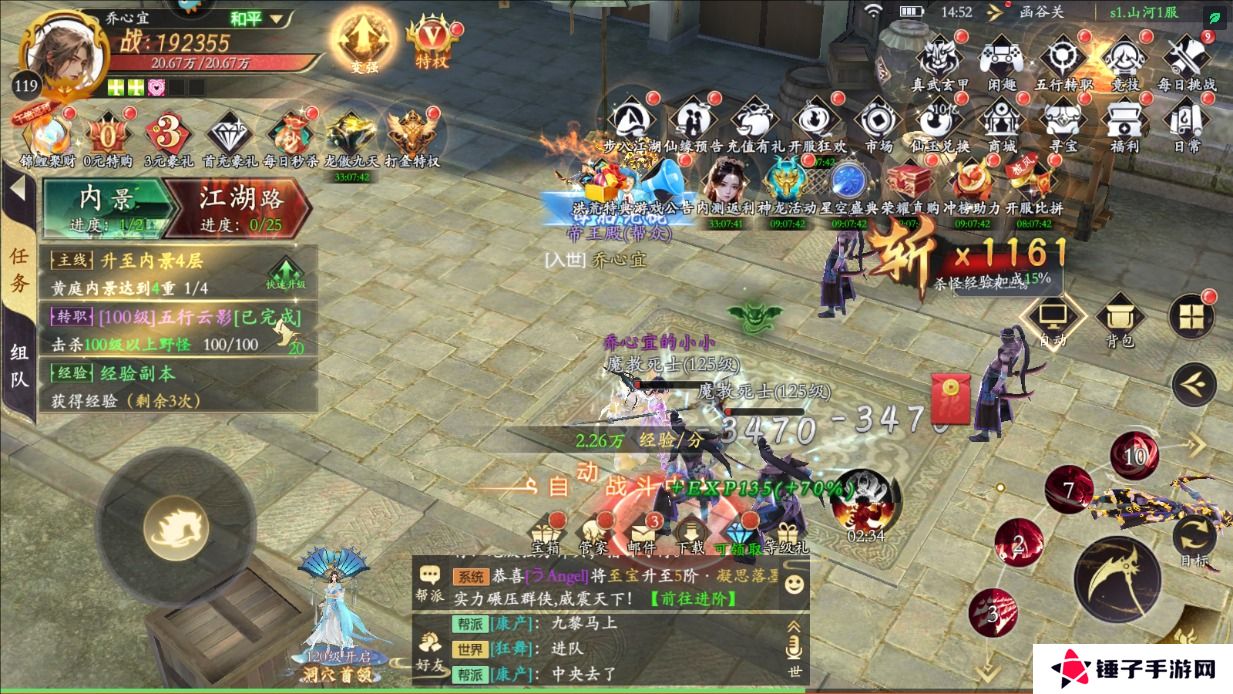The image size is (1233, 694).
Task: Click the 快速升级 quick level-up button
Action: (284, 274)
